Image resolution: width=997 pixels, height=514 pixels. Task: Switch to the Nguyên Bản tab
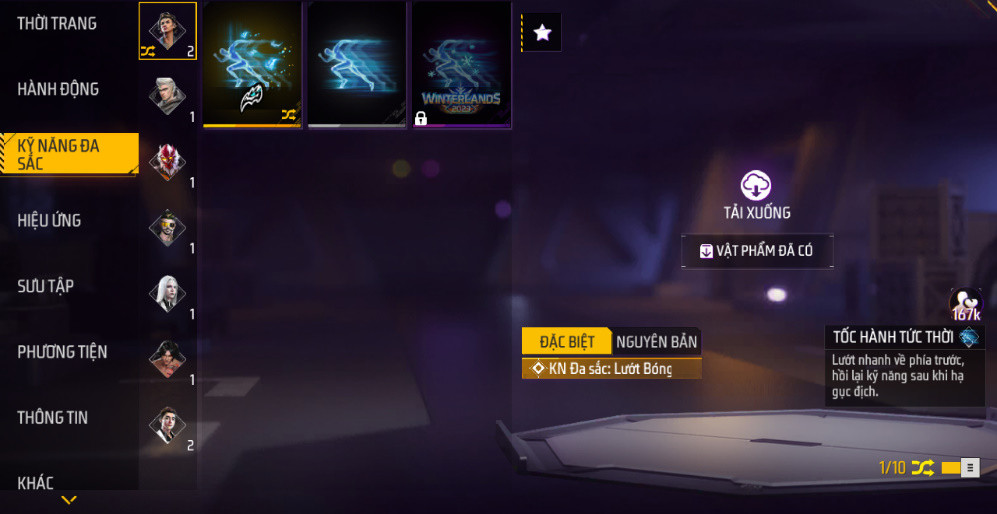coord(656,341)
